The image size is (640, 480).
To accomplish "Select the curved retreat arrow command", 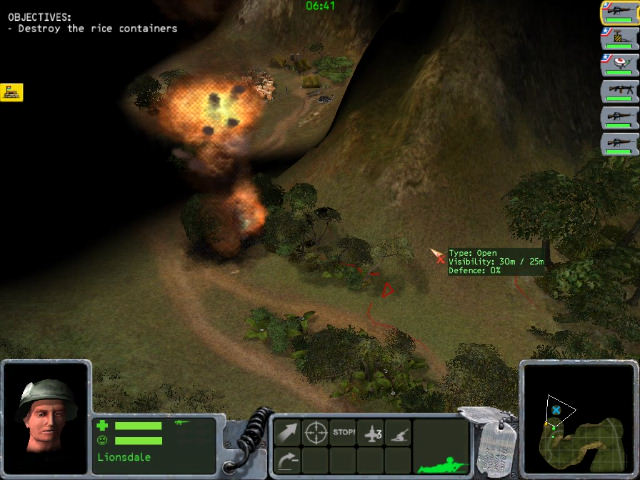I will click(287, 461).
